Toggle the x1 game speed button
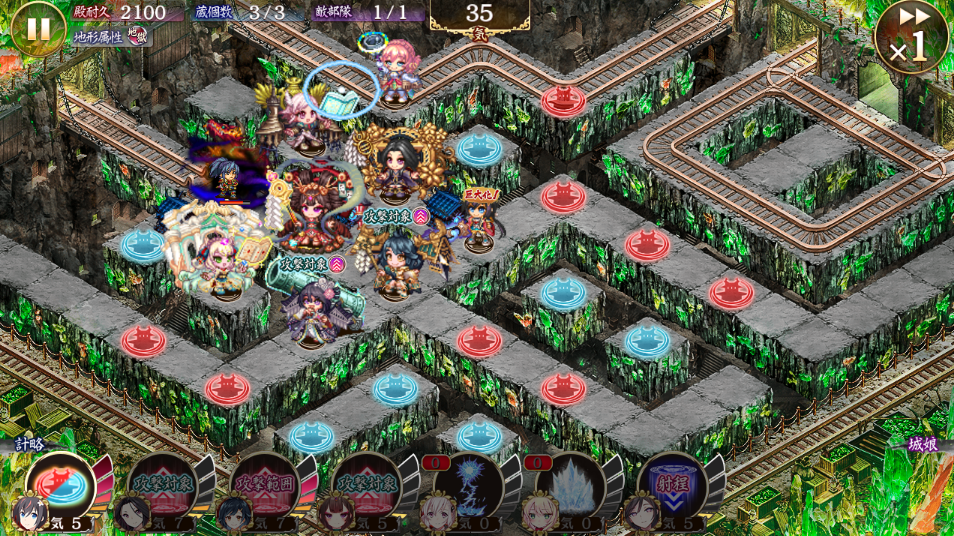This screenshot has height=536, width=954. 911,38
